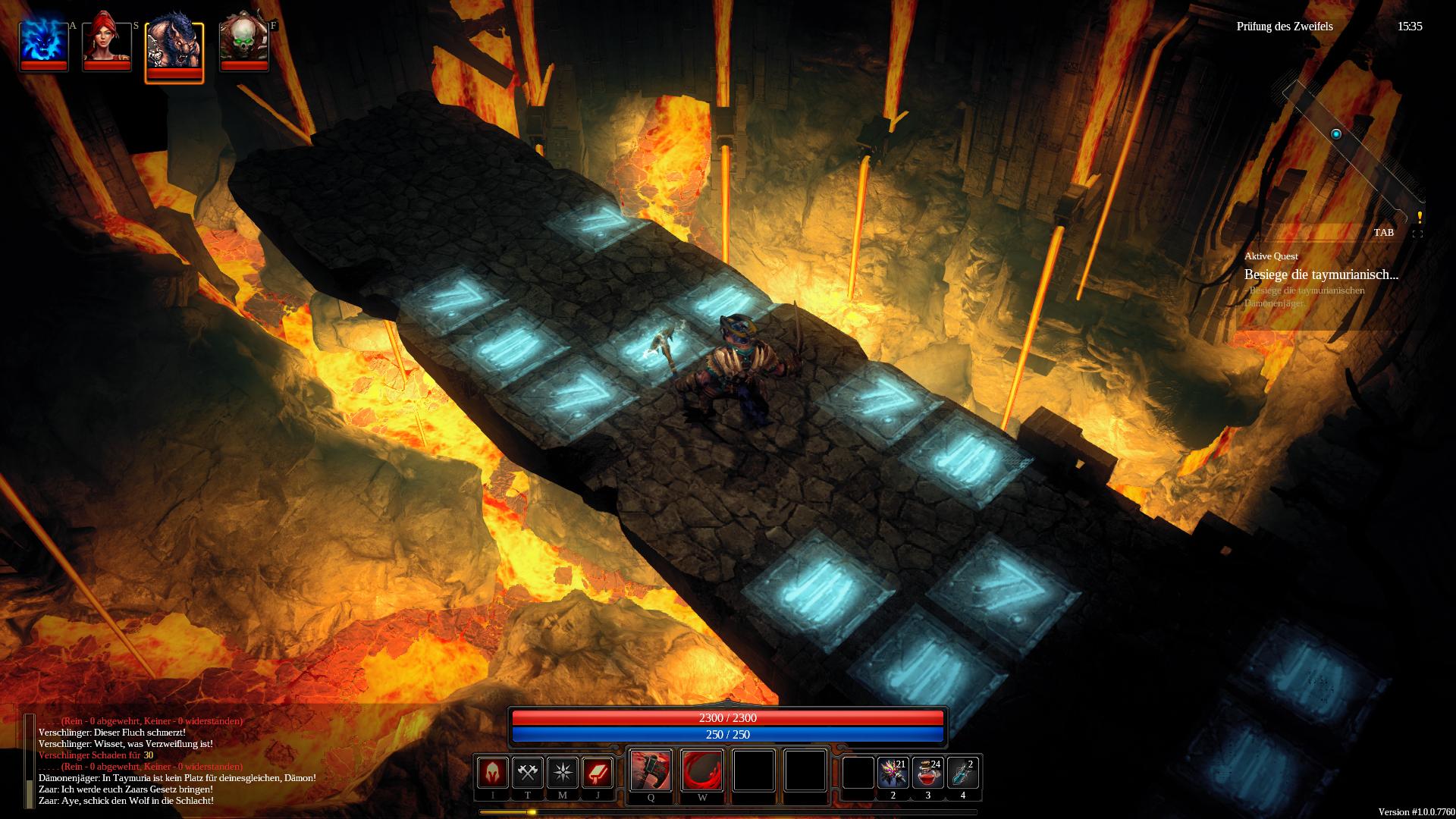
Task: Open the journal book icon
Action: point(597,773)
